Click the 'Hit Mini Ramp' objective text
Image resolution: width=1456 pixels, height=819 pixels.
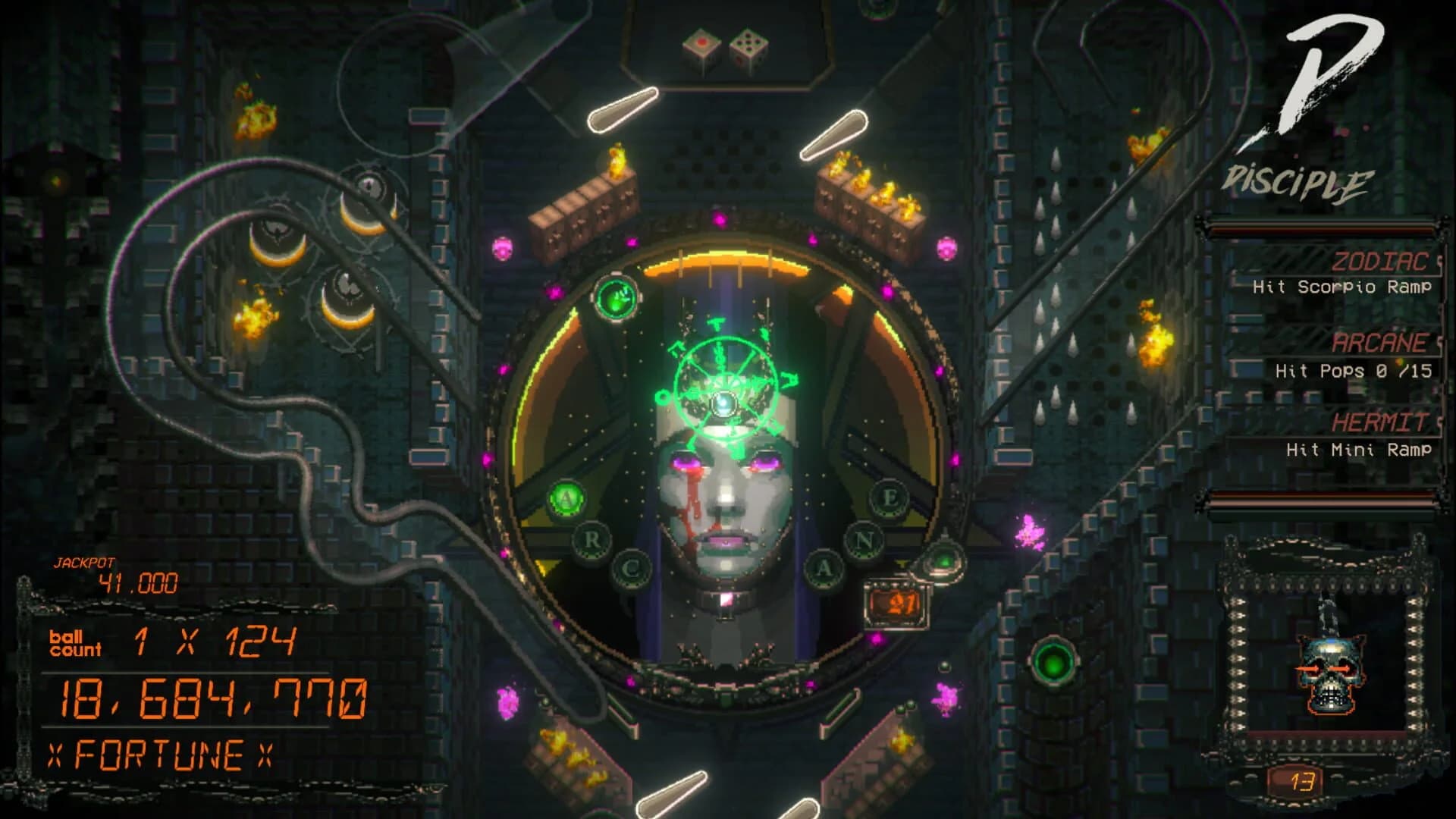click(1361, 449)
